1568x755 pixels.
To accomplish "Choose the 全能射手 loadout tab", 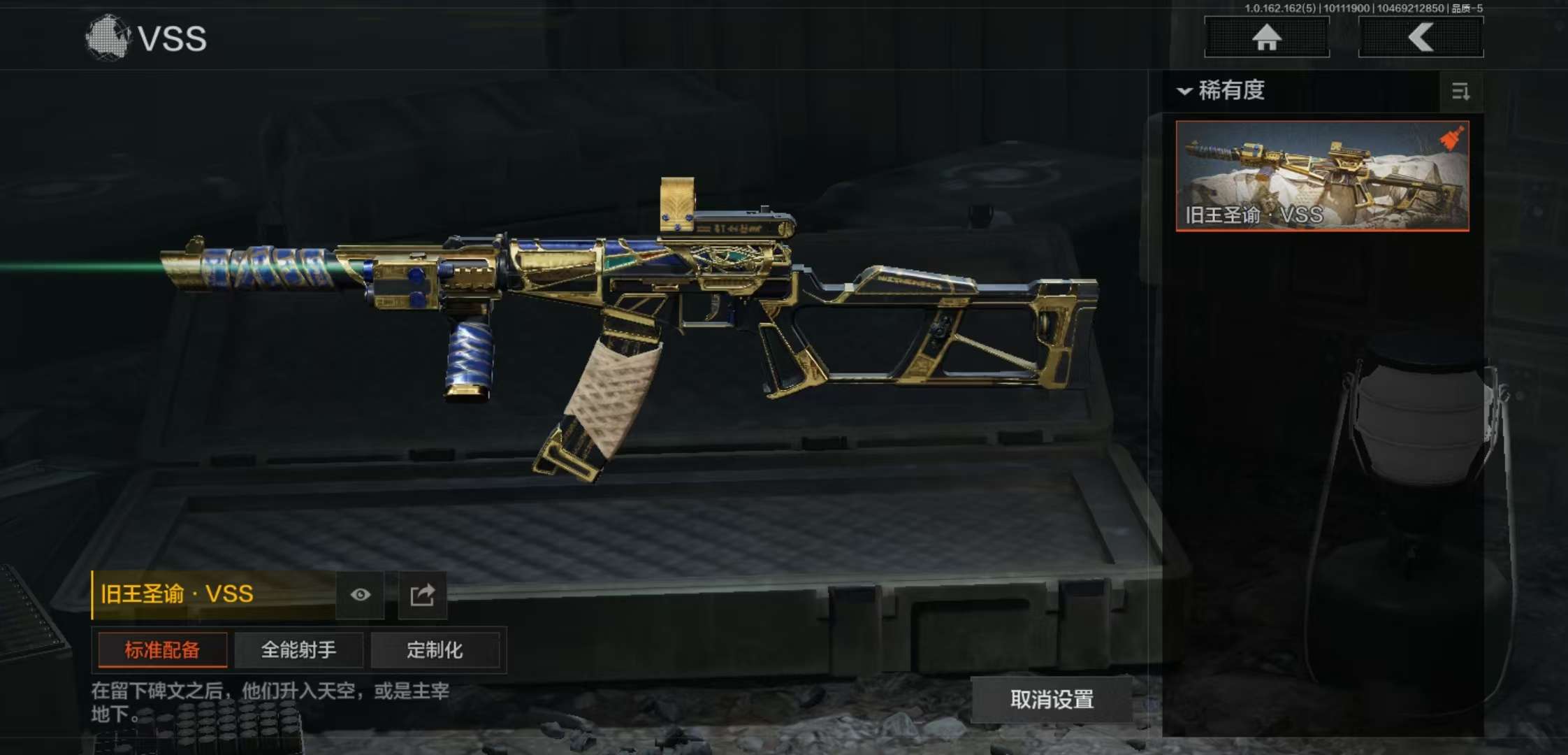I will pyautogui.click(x=298, y=650).
